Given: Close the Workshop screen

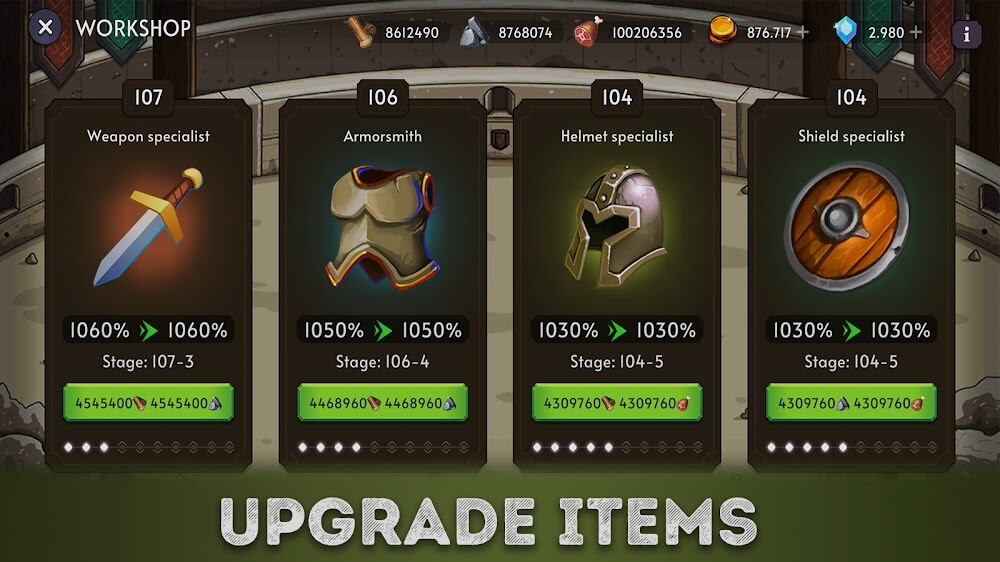Looking at the screenshot, I should 45,28.
